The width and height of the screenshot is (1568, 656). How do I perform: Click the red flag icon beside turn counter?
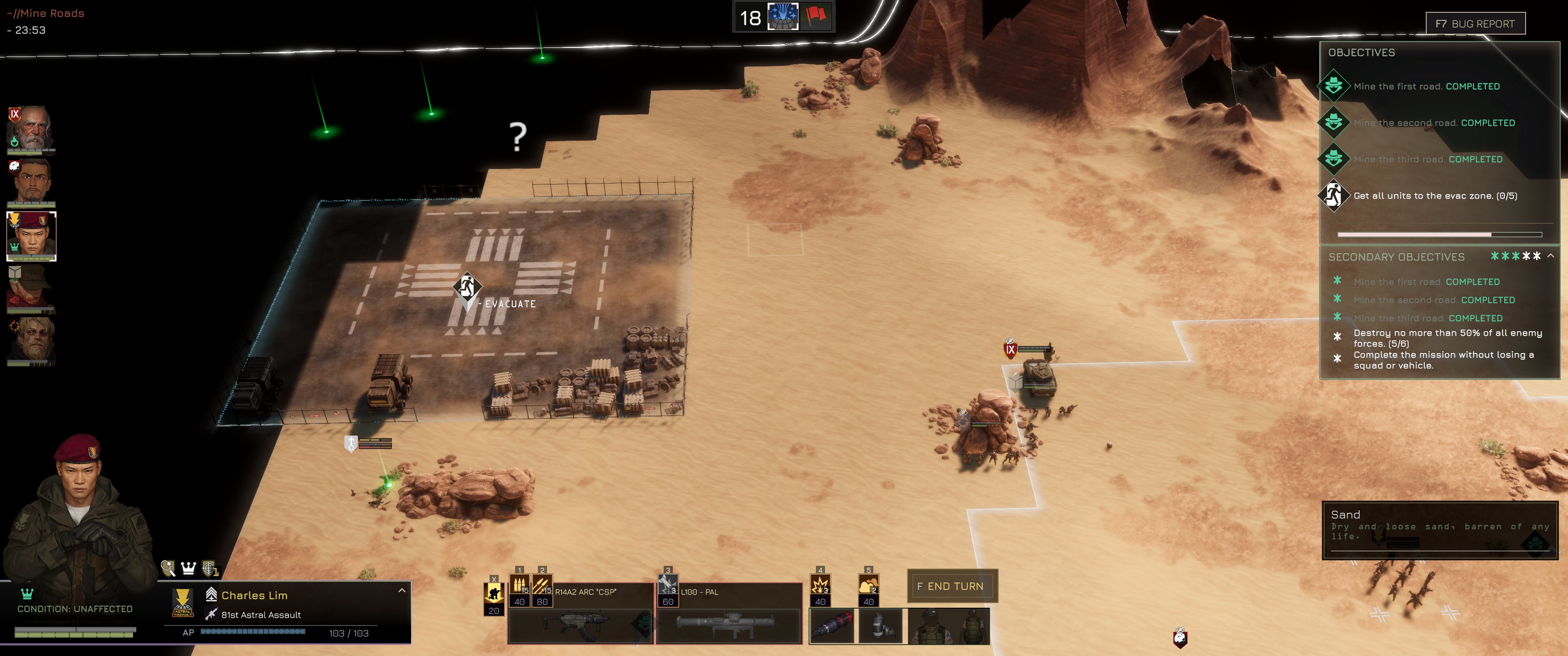click(x=815, y=16)
